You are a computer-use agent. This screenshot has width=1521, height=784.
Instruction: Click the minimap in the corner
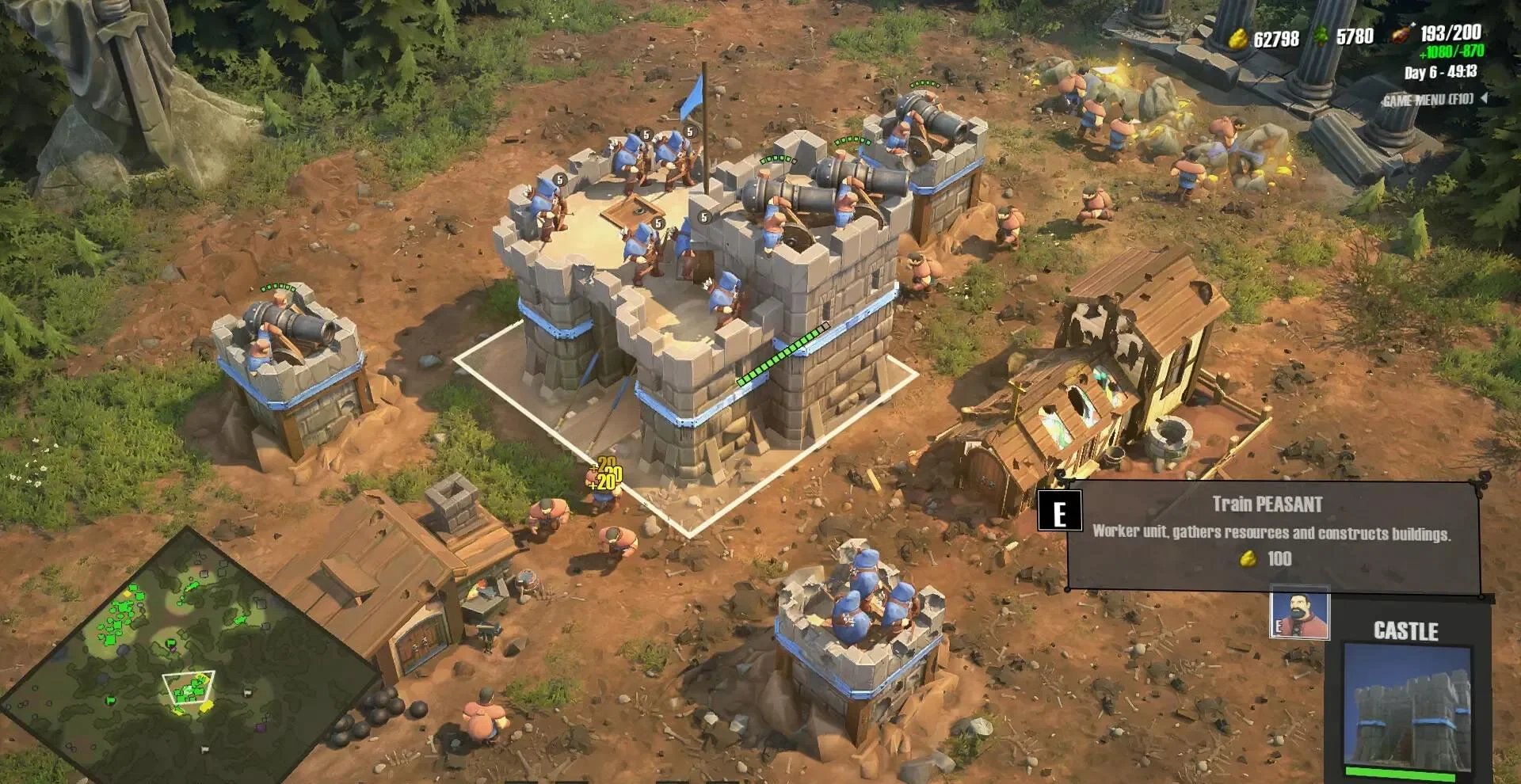pyautogui.click(x=189, y=659)
